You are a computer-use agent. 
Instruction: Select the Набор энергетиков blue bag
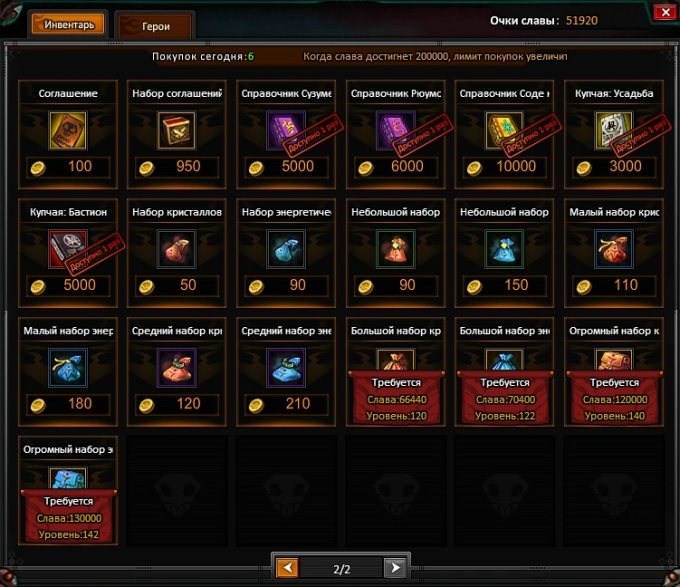coord(287,249)
